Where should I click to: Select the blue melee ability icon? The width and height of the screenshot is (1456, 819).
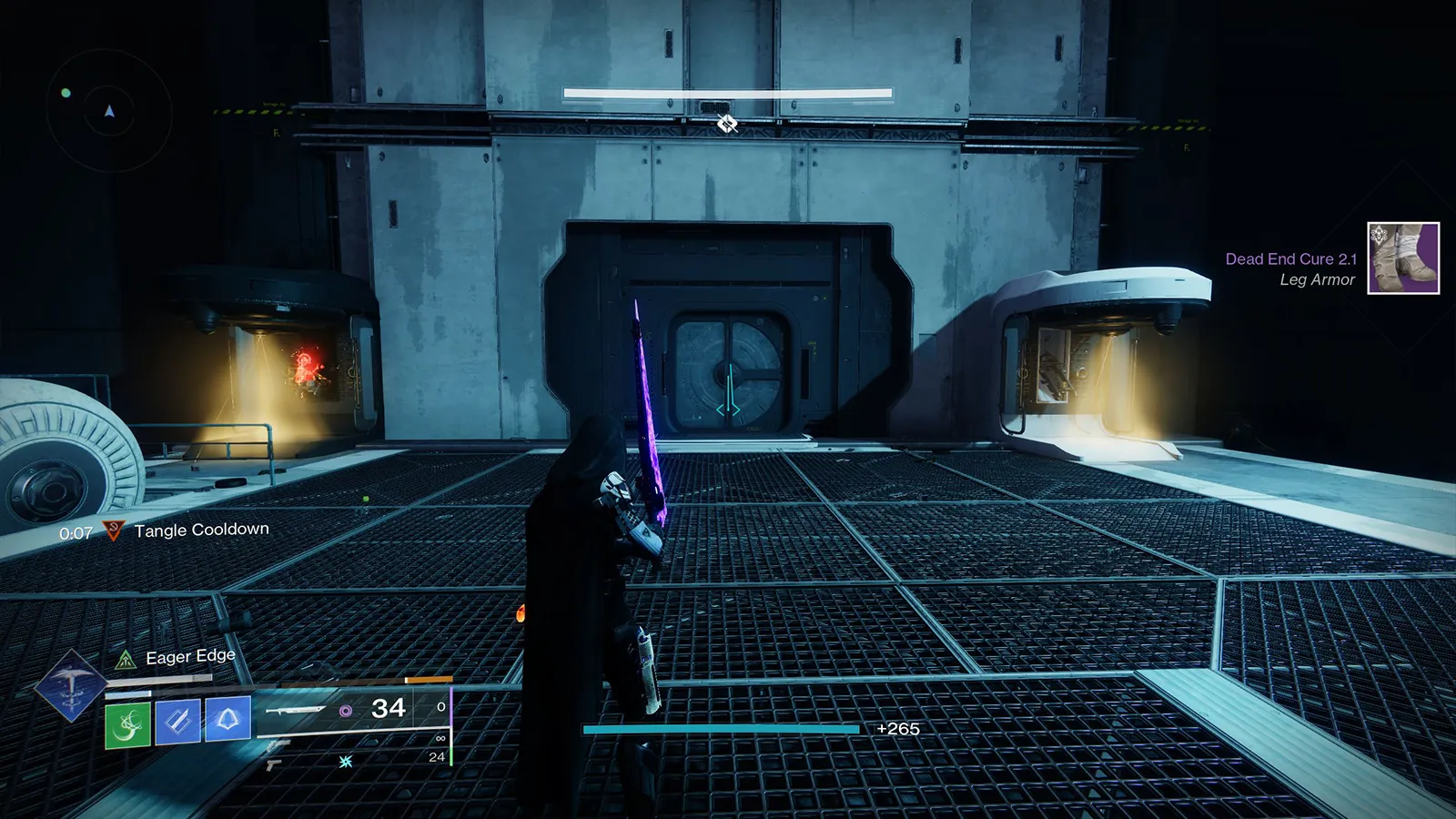pyautogui.click(x=177, y=722)
